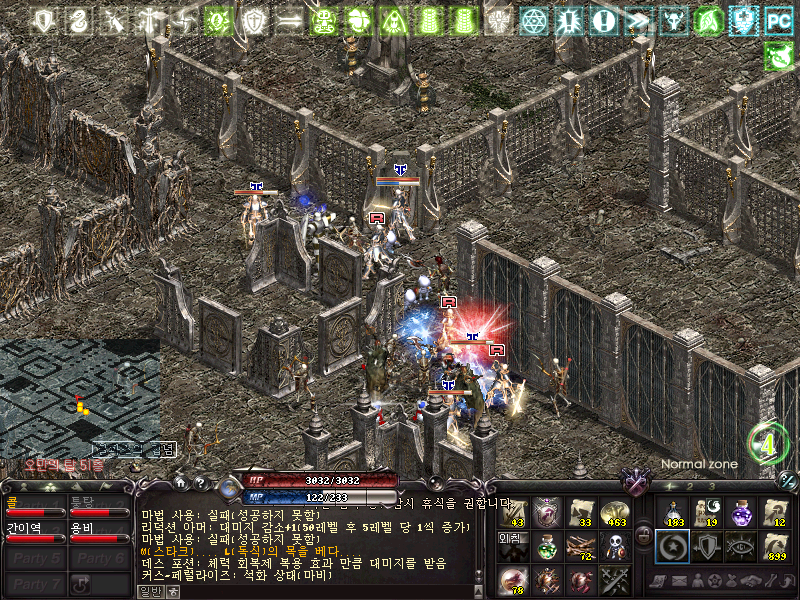This screenshot has width=800, height=600.
Task: Use the green potion bottle slot
Action: [x=545, y=546]
